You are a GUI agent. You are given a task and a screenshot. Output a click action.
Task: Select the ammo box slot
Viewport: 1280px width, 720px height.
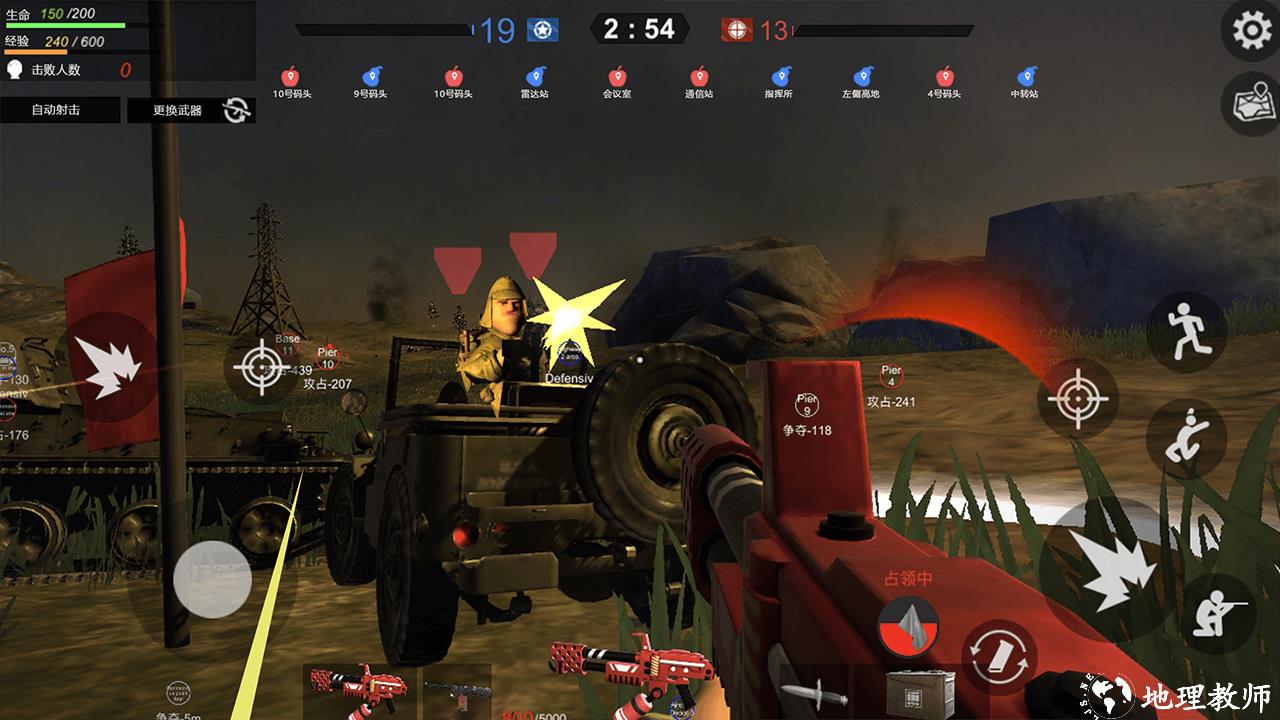[920, 692]
